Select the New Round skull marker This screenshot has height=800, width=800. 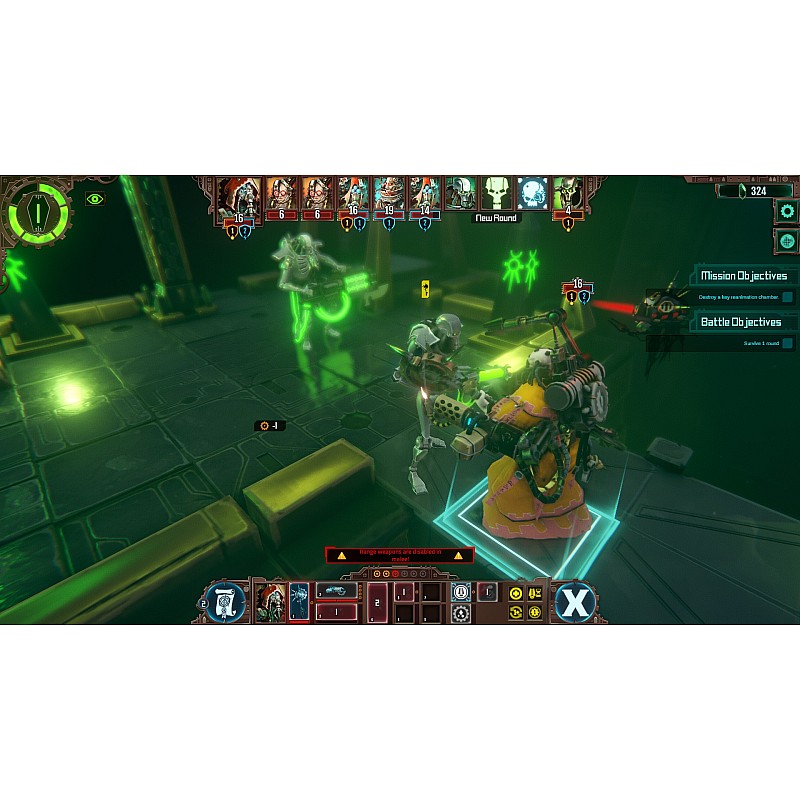[497, 194]
